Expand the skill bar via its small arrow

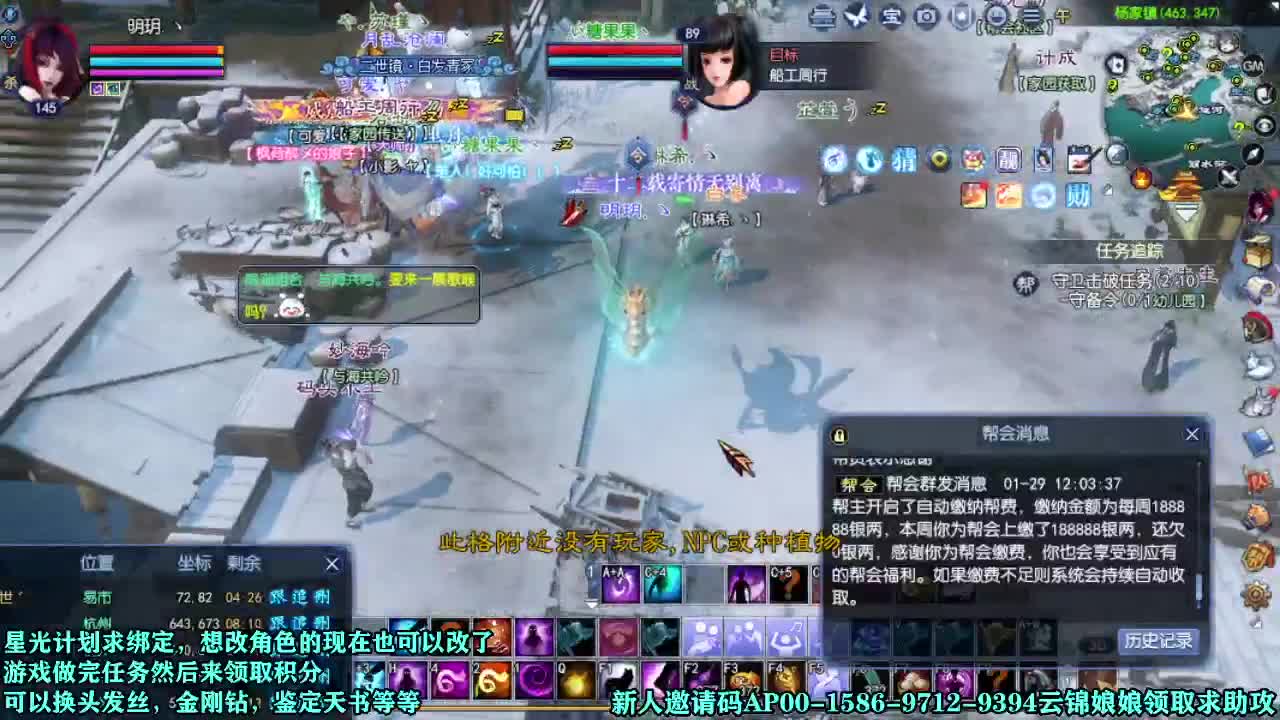(591, 604)
